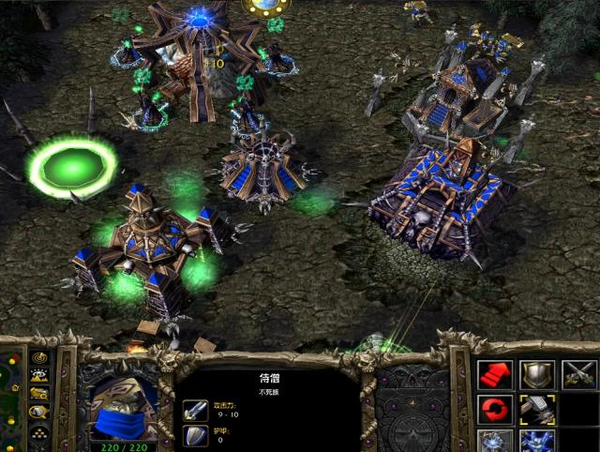Click the silver shield Stop command
This screenshot has width=600, height=452.
[536, 374]
